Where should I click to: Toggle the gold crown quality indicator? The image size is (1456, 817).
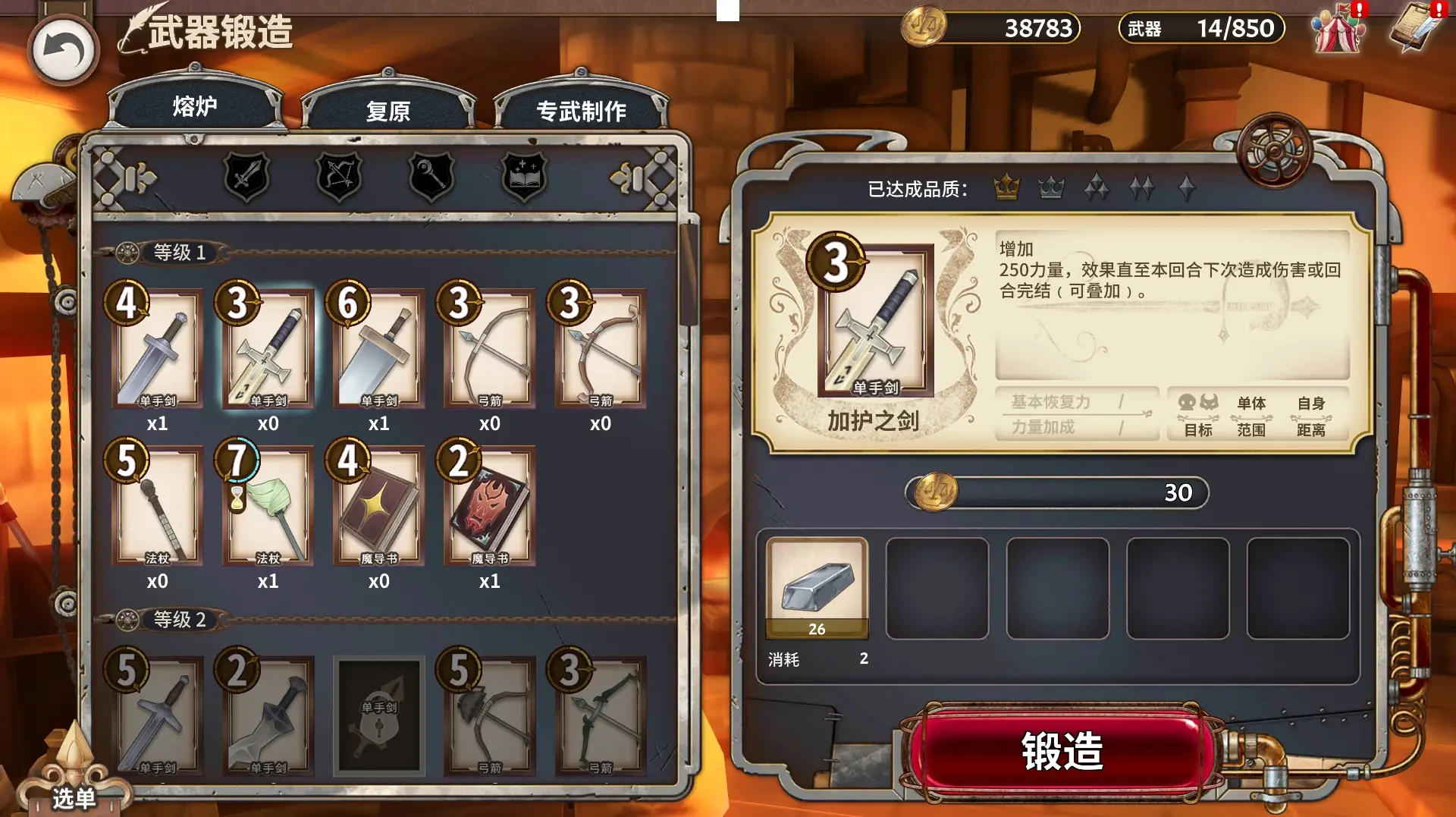coord(1006,184)
